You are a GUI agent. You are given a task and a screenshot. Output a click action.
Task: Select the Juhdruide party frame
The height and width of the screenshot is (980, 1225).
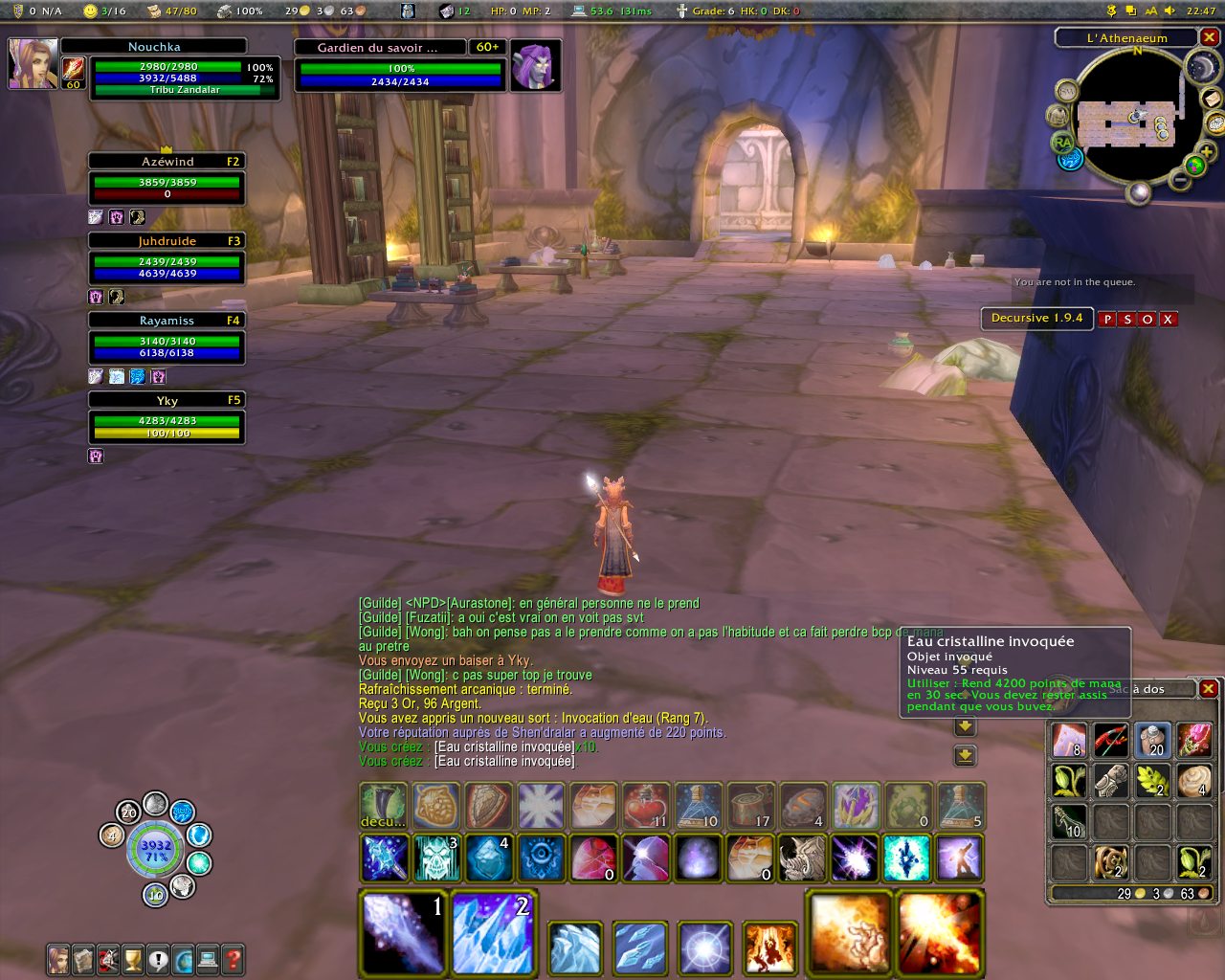click(x=167, y=260)
